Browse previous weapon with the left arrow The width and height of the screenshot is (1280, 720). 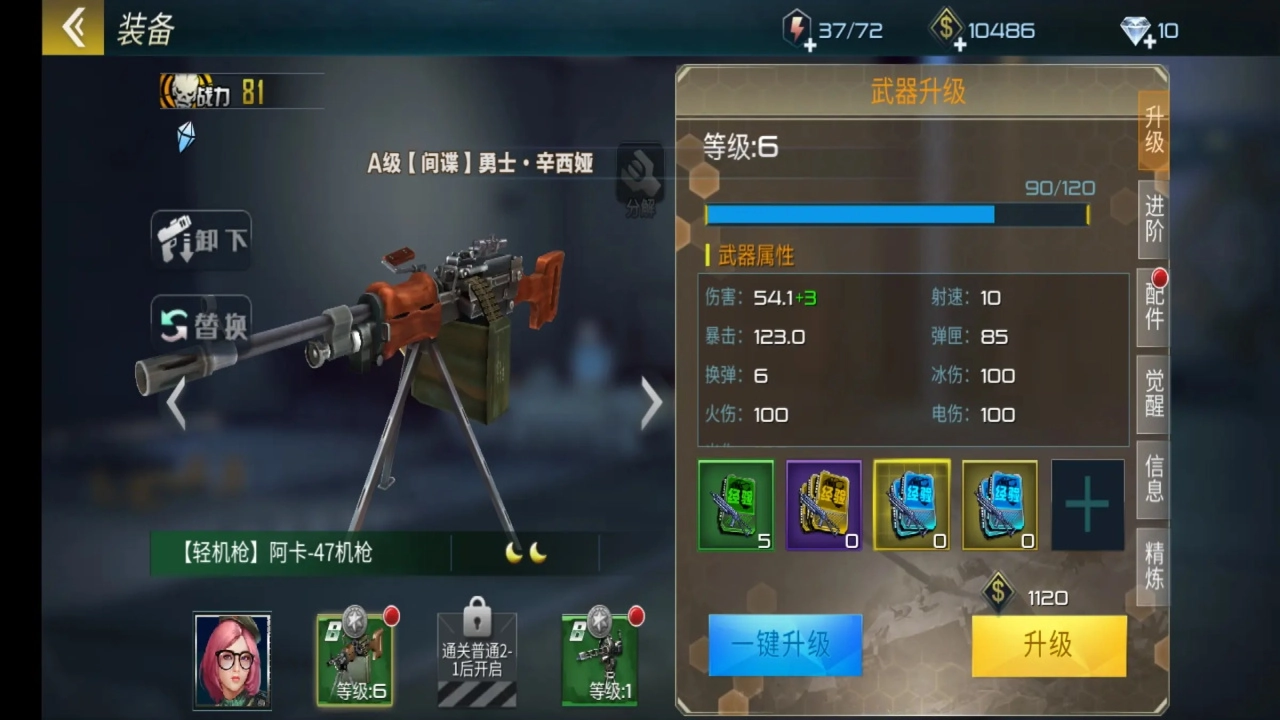(x=175, y=402)
